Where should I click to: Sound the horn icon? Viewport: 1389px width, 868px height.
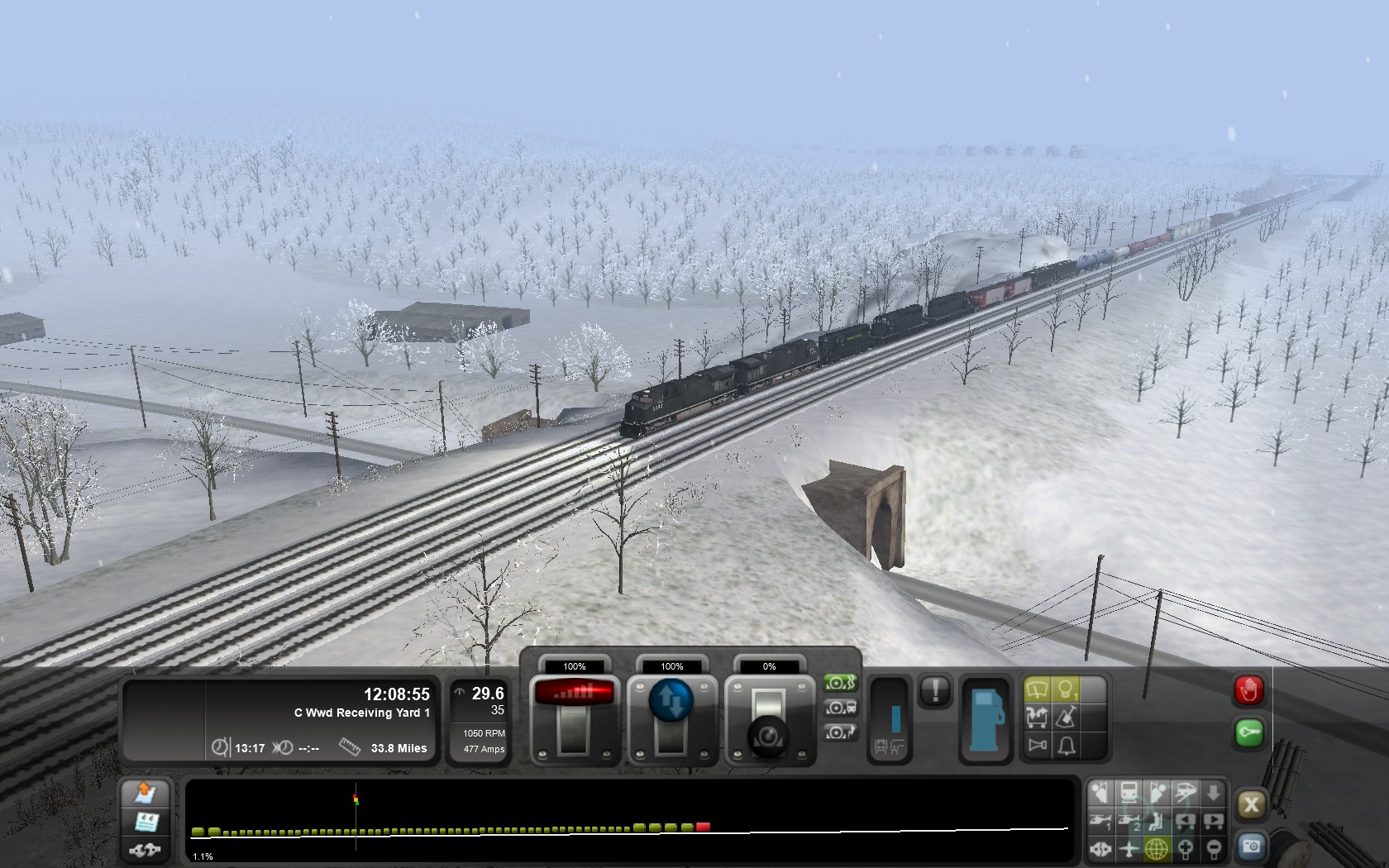[x=1037, y=746]
